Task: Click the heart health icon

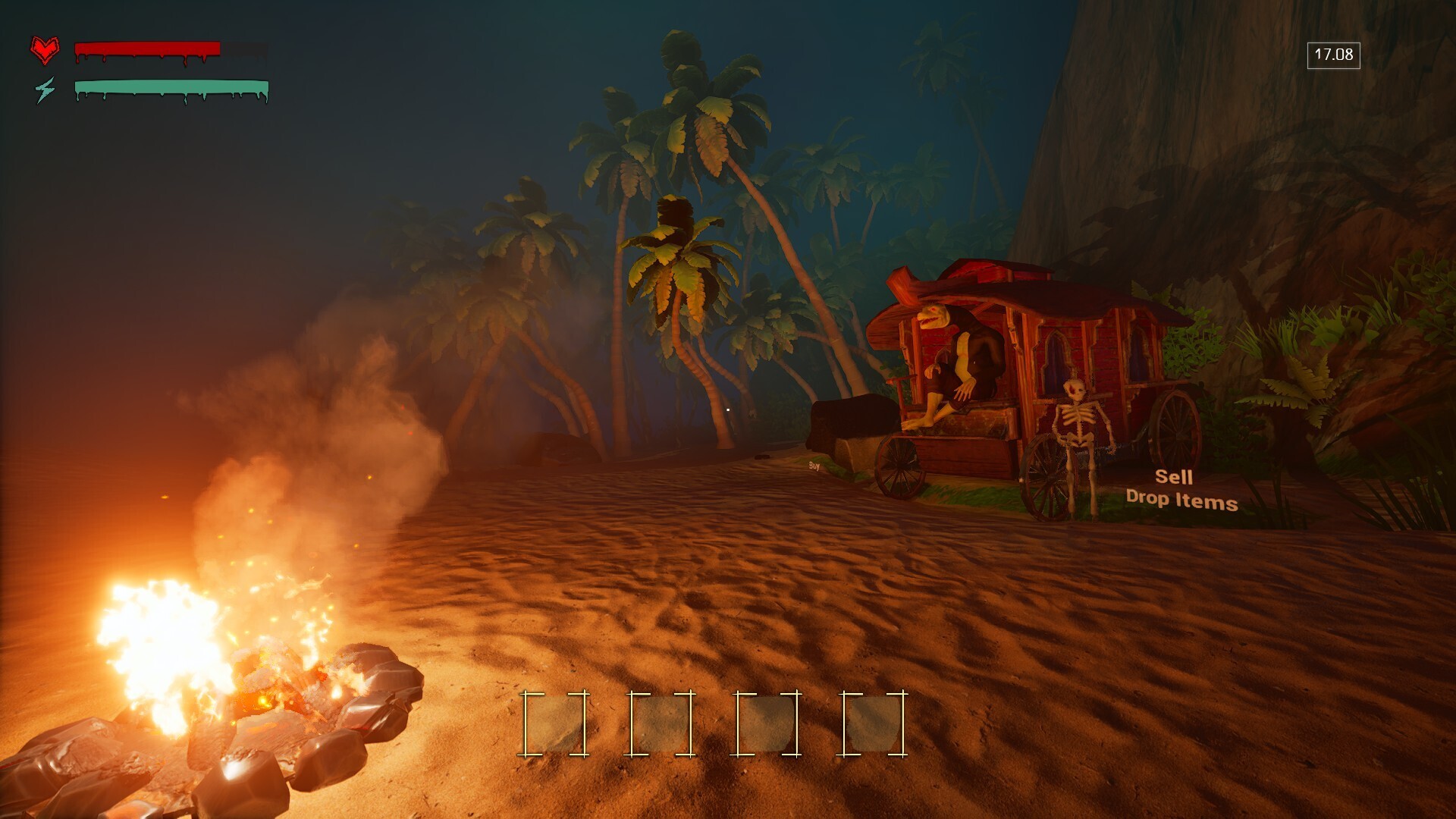Action: click(45, 50)
